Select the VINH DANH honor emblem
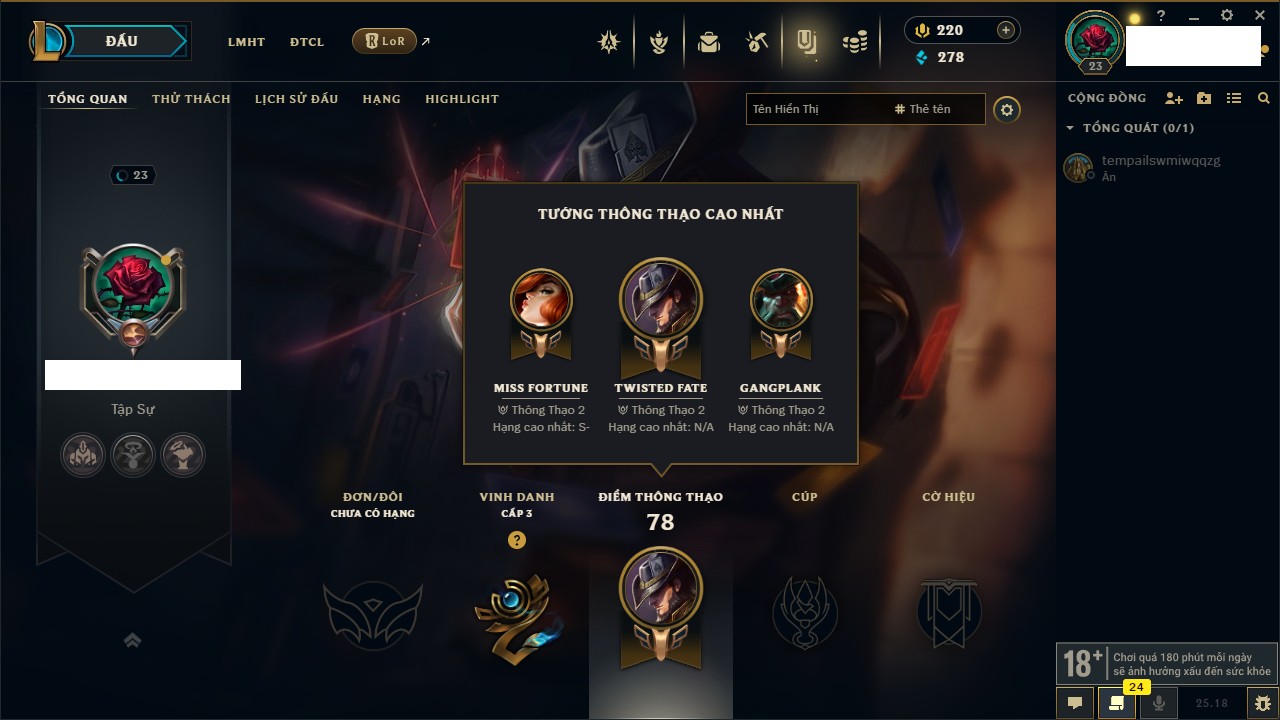 (x=516, y=612)
